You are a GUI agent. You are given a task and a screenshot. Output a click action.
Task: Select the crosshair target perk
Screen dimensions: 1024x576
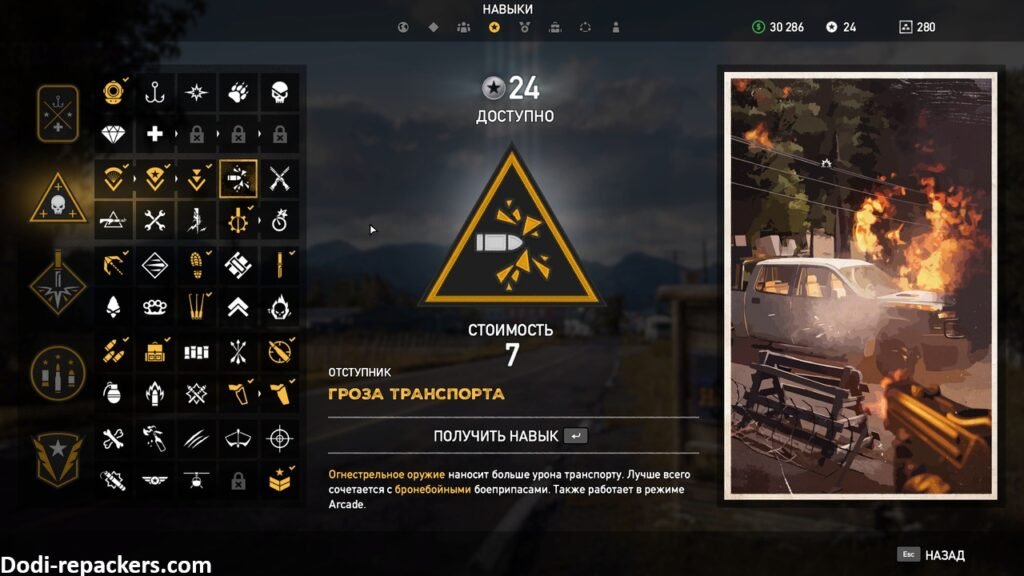[x=281, y=437]
